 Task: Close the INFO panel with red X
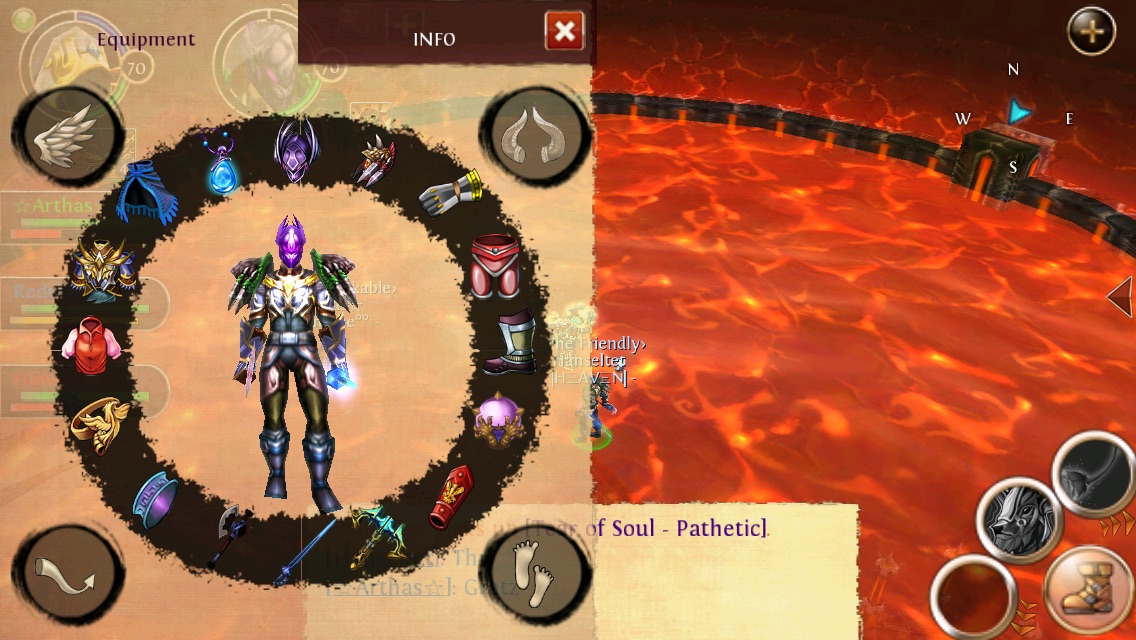[565, 32]
